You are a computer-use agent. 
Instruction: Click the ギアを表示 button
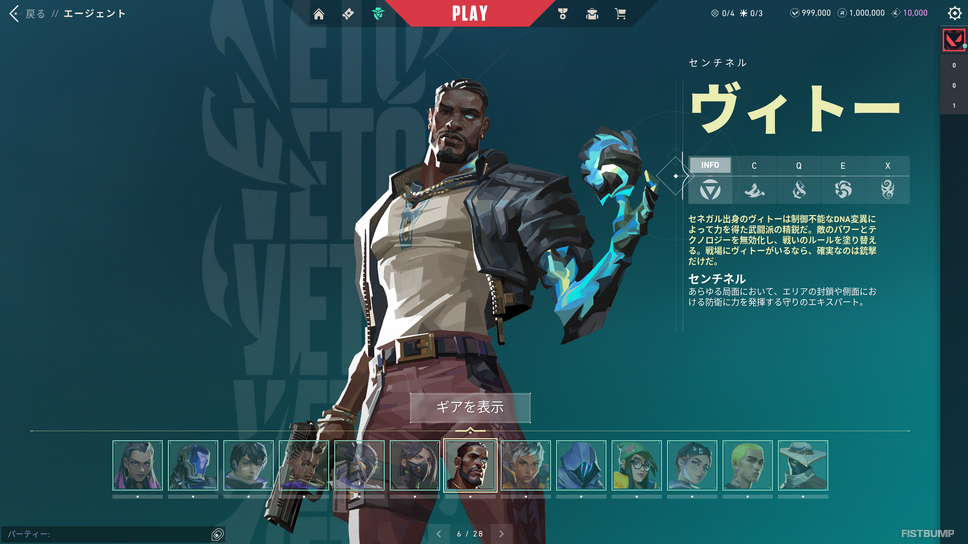point(470,408)
